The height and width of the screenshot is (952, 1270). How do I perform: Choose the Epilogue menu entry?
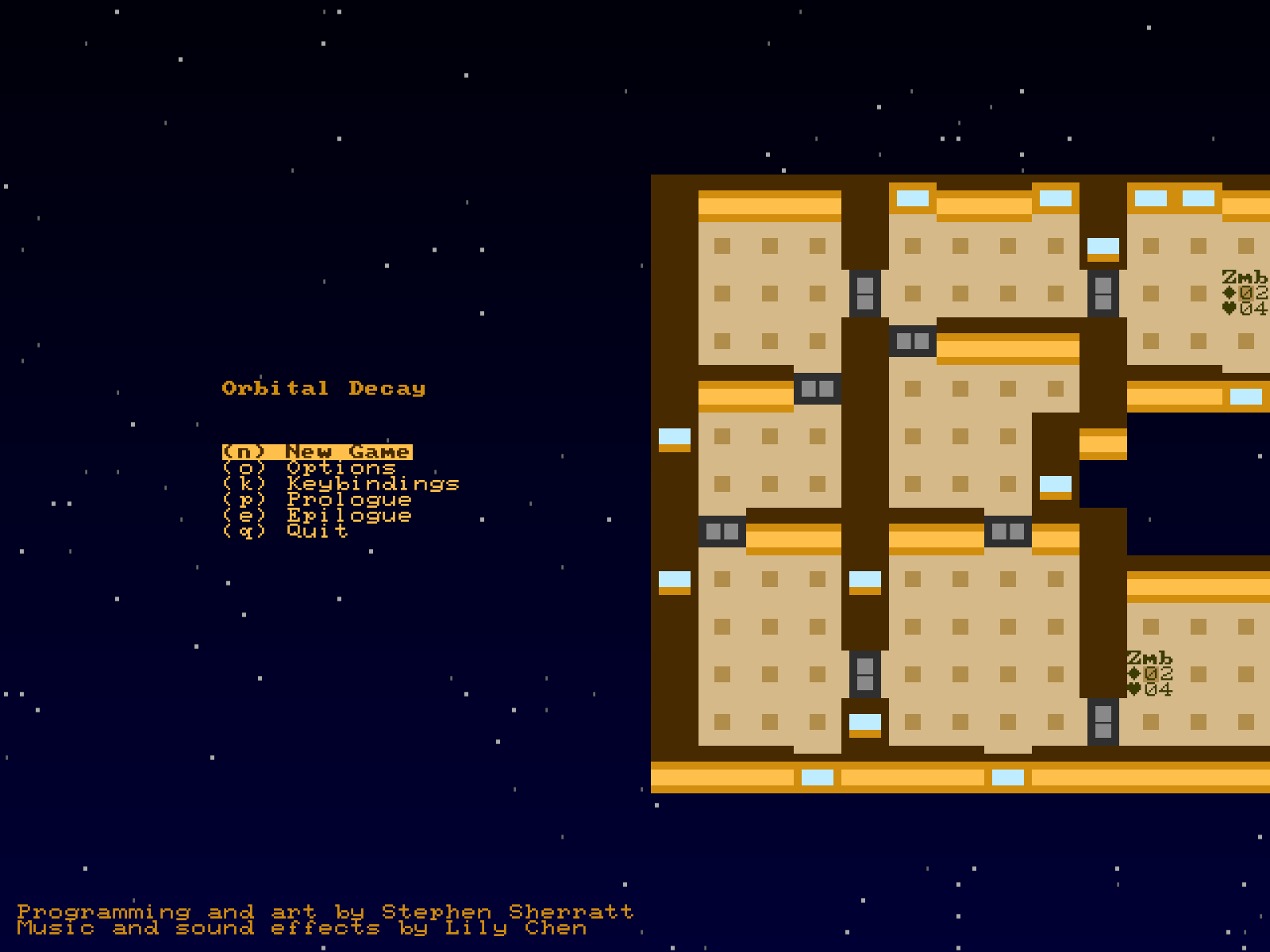click(x=317, y=516)
